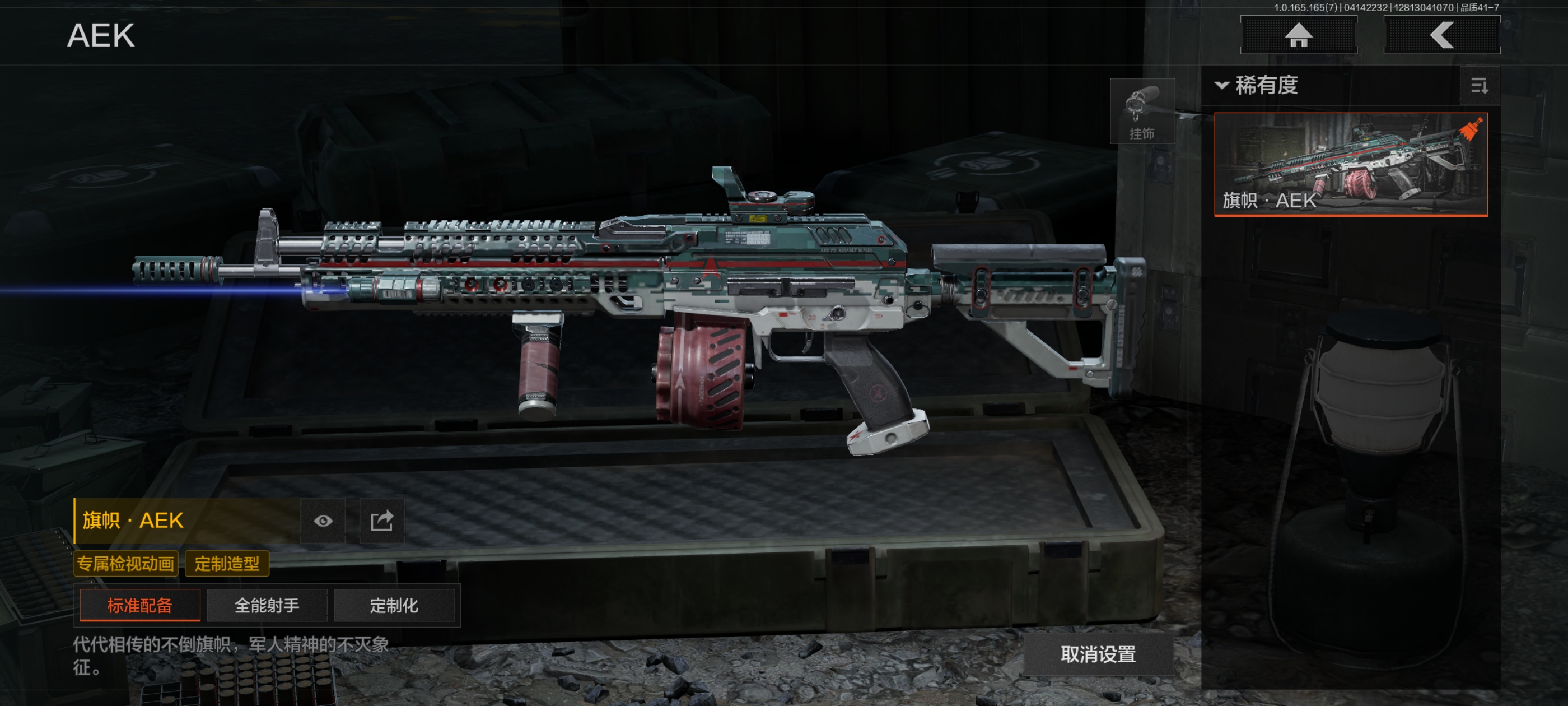This screenshot has width=1568, height=706.
Task: Show the 专属检视动画 tag details
Action: 125,564
